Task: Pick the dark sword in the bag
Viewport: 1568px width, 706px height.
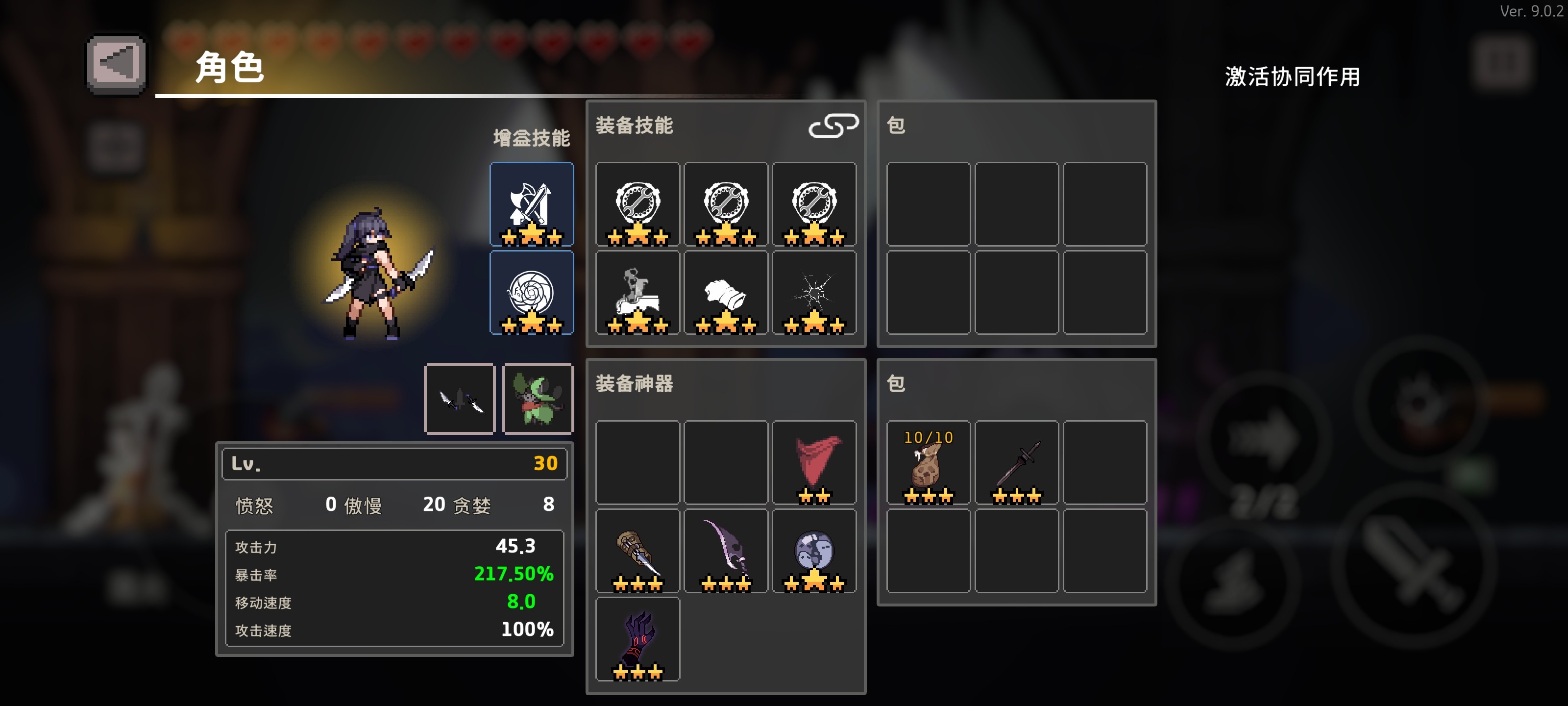Action: coord(1016,462)
